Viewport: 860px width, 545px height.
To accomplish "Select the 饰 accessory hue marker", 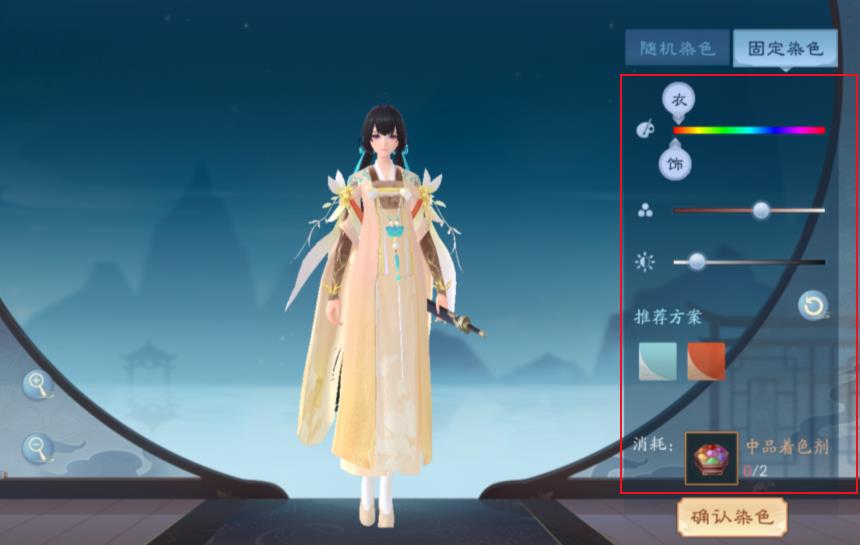I will [676, 164].
